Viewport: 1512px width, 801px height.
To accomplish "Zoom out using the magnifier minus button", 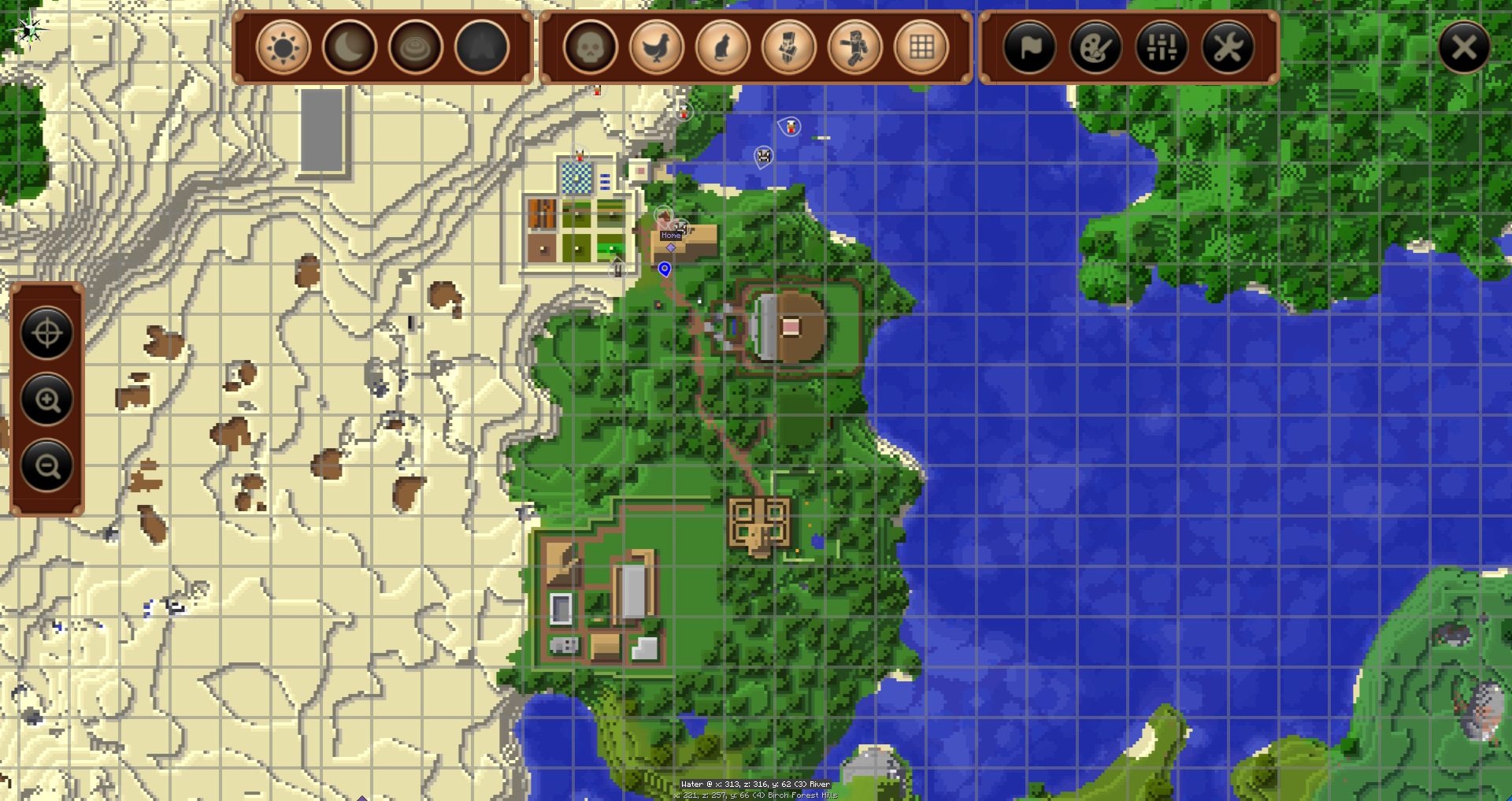I will (x=47, y=466).
